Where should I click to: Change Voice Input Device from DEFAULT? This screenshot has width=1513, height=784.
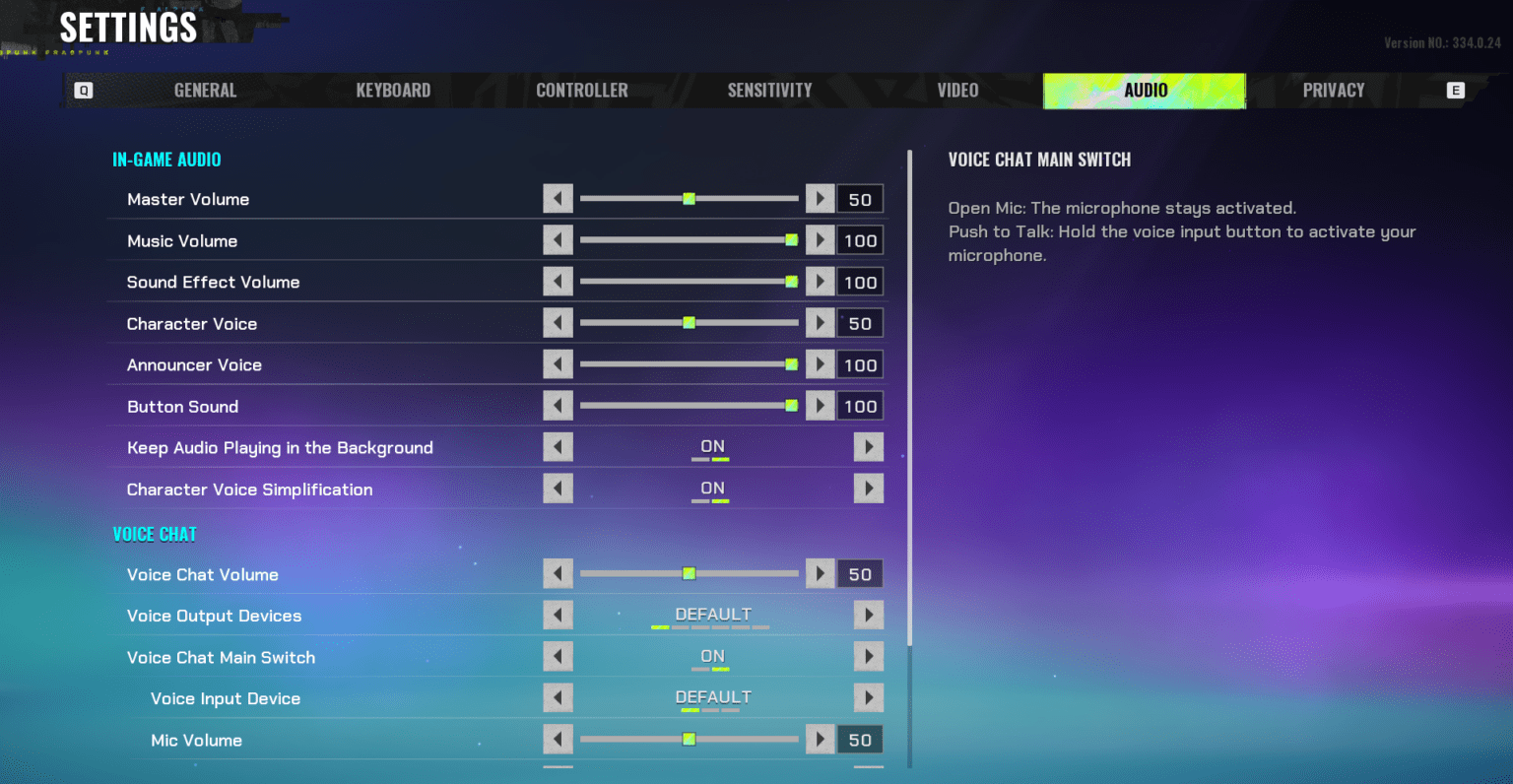(x=868, y=697)
